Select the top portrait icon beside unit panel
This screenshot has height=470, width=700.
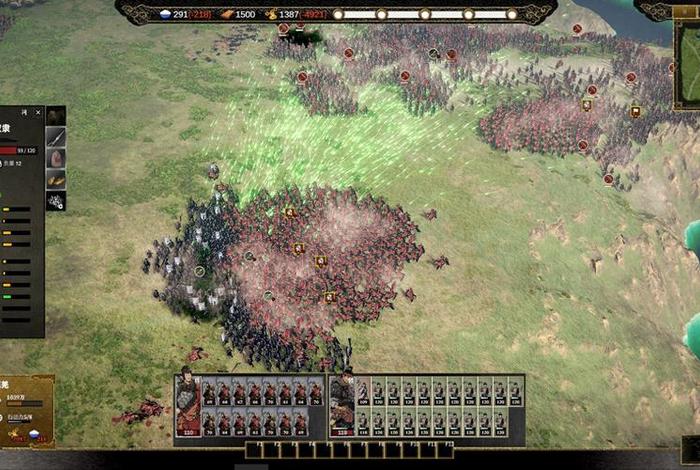coord(56,116)
